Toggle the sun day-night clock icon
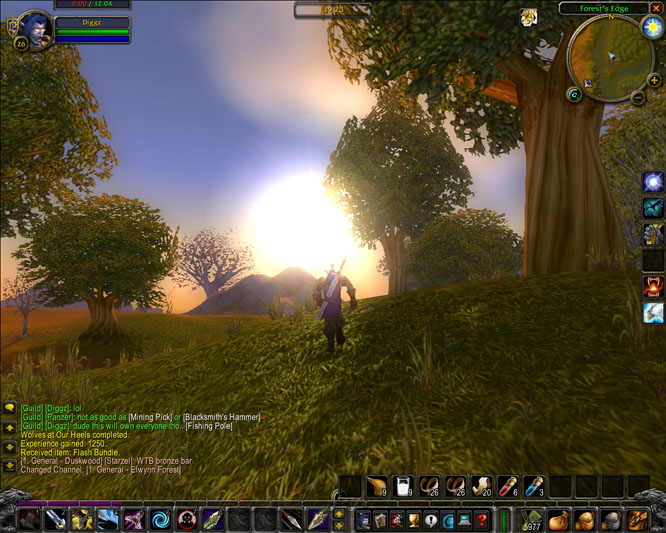The height and width of the screenshot is (533, 666). pos(653,28)
